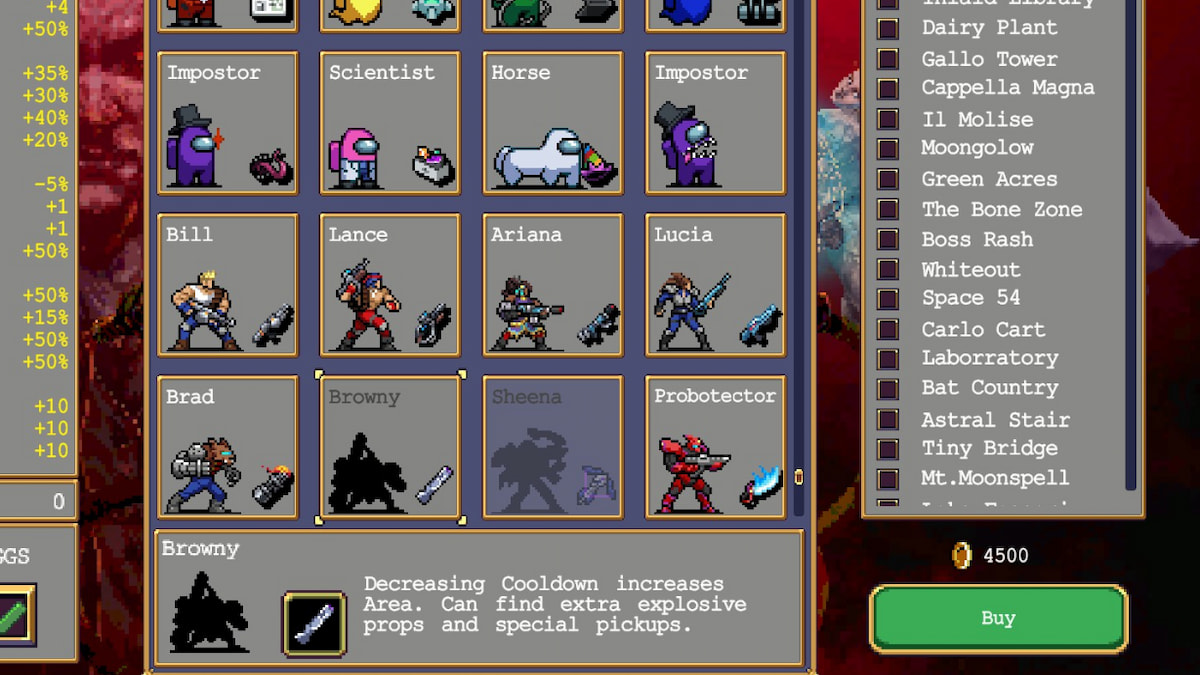Enable the Astral Stair checkbox
Viewport: 1200px width, 675px height.
coord(888,419)
